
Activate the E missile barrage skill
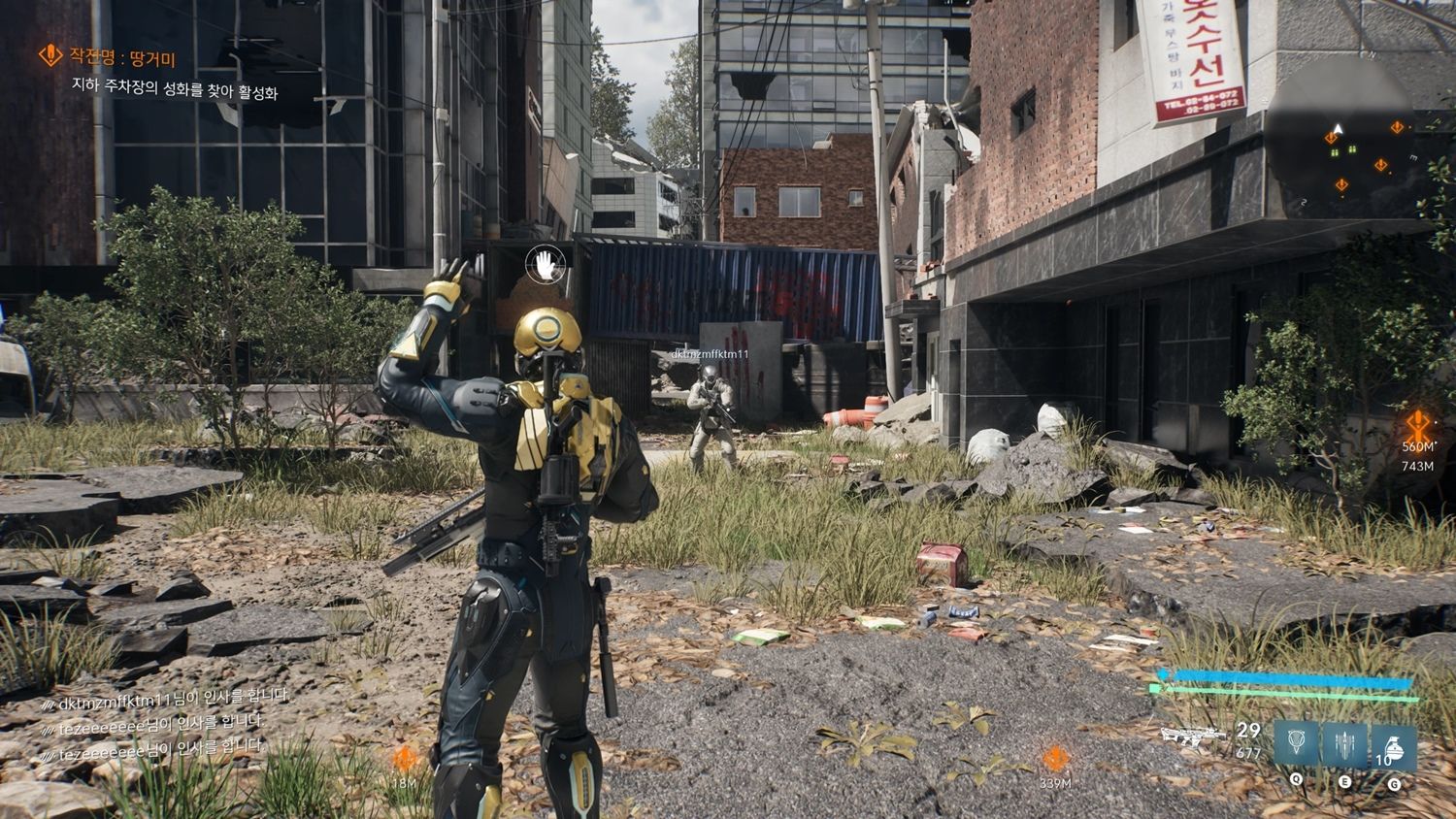point(1344,745)
